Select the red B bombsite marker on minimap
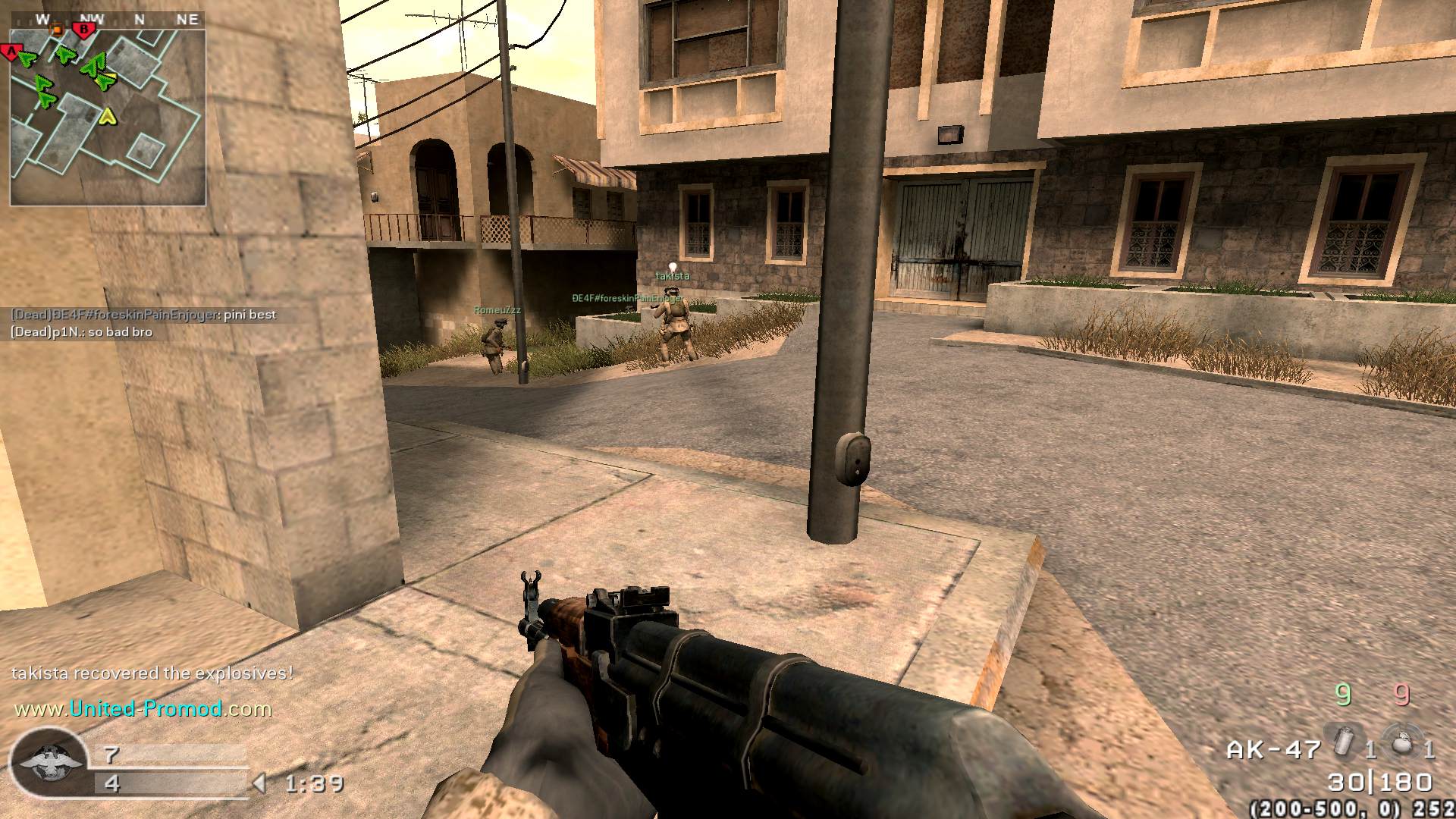Screen dimensions: 1456x819 pos(84,30)
